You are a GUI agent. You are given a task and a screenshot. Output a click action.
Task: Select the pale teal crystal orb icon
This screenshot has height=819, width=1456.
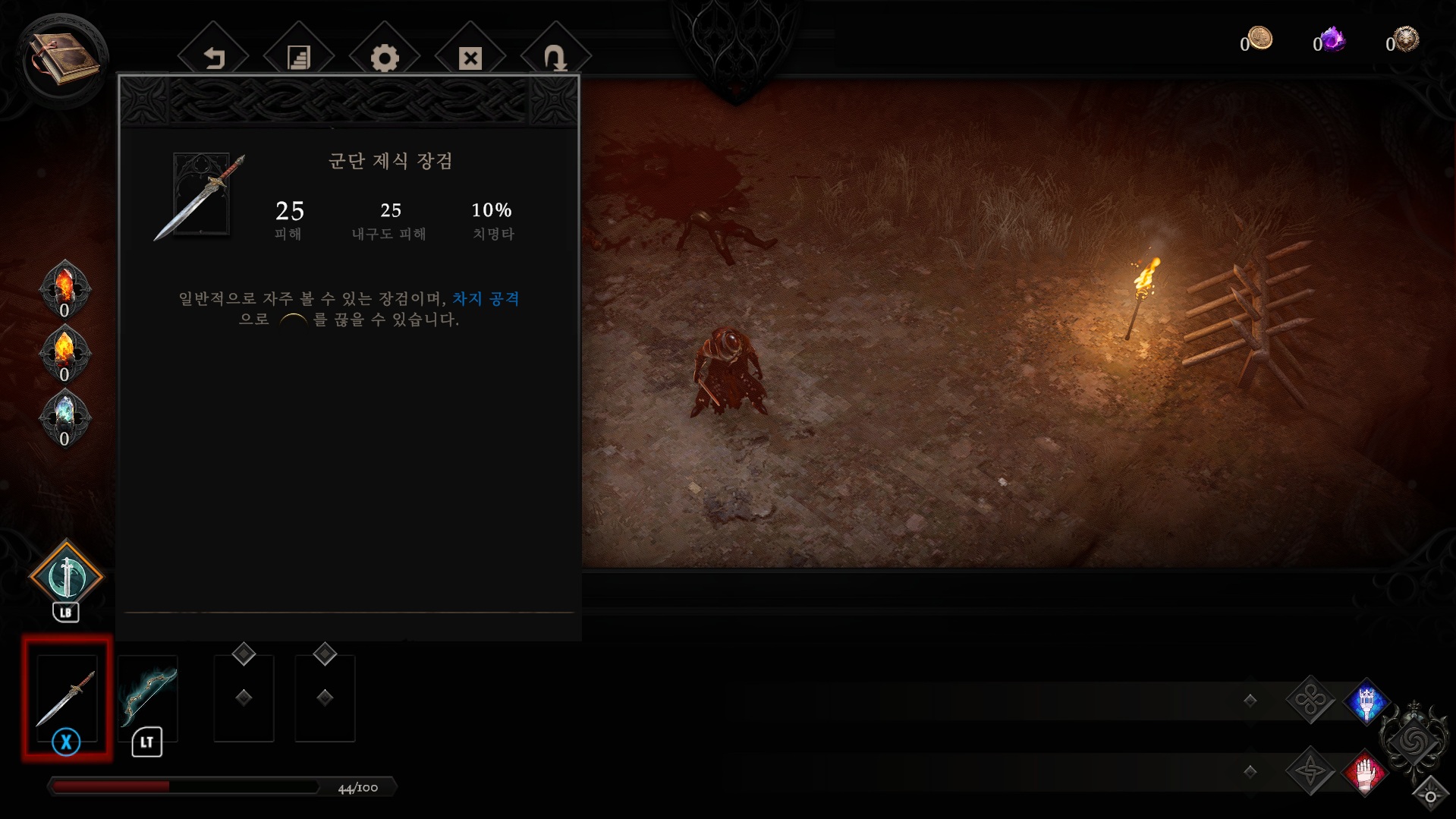click(65, 414)
